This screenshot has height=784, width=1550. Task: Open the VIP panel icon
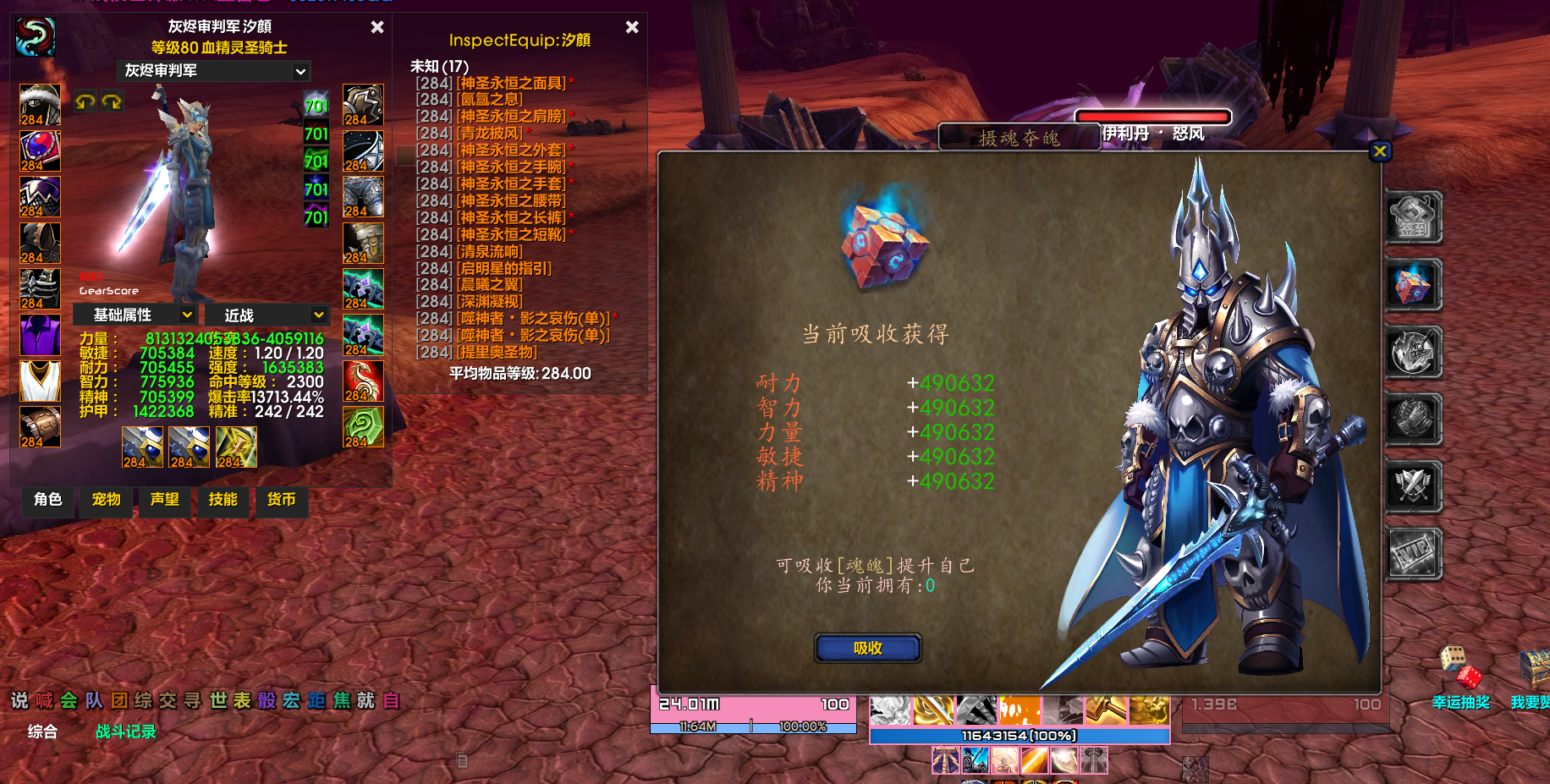(x=1413, y=554)
